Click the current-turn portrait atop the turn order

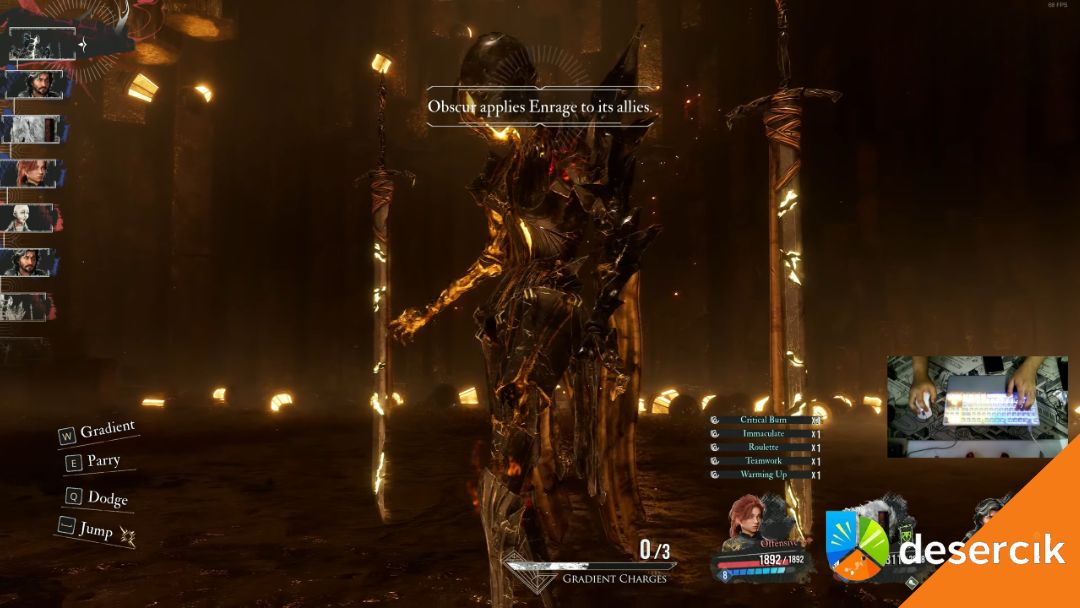[x=42, y=44]
